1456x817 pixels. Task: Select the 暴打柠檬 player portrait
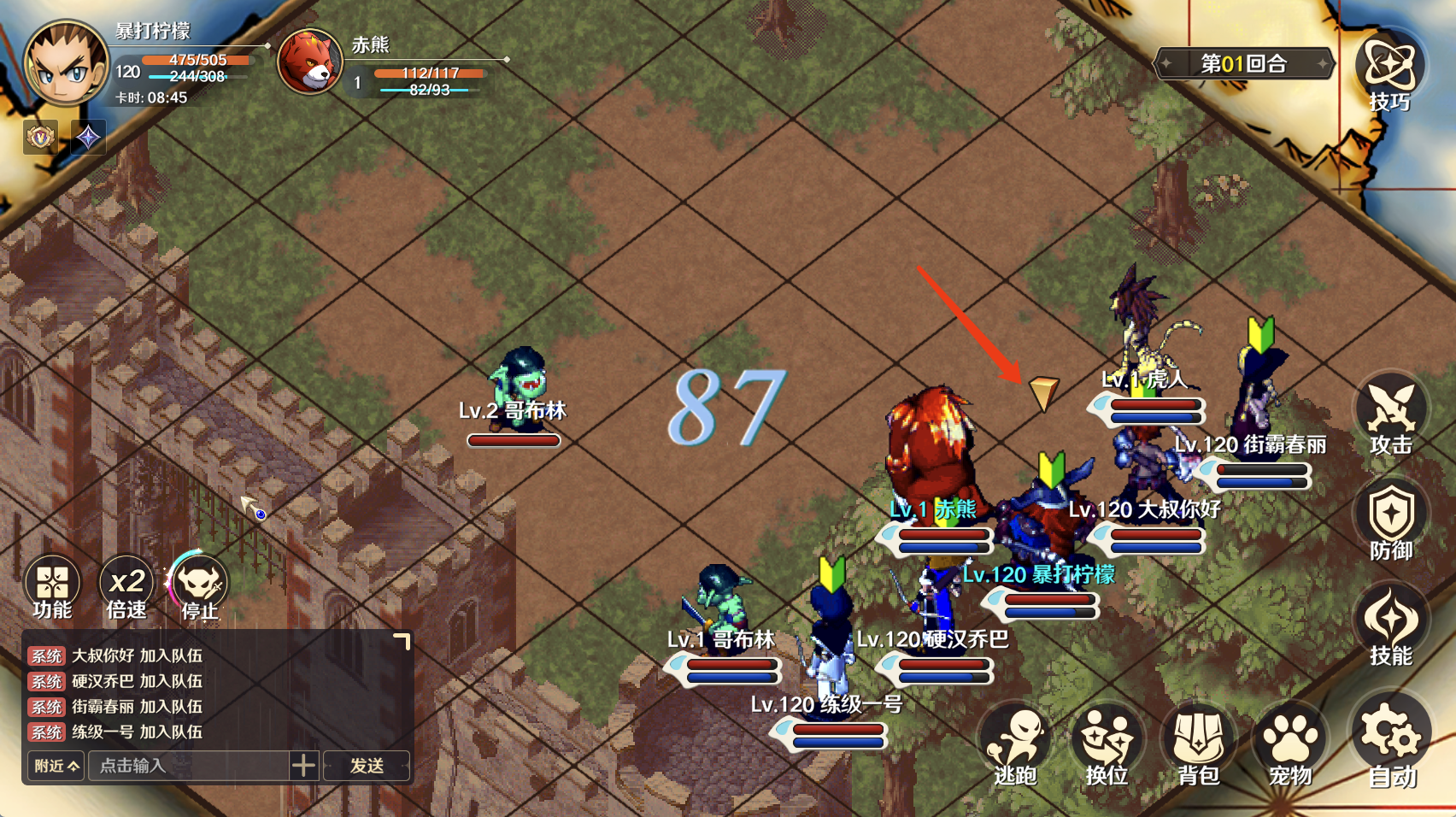66,64
